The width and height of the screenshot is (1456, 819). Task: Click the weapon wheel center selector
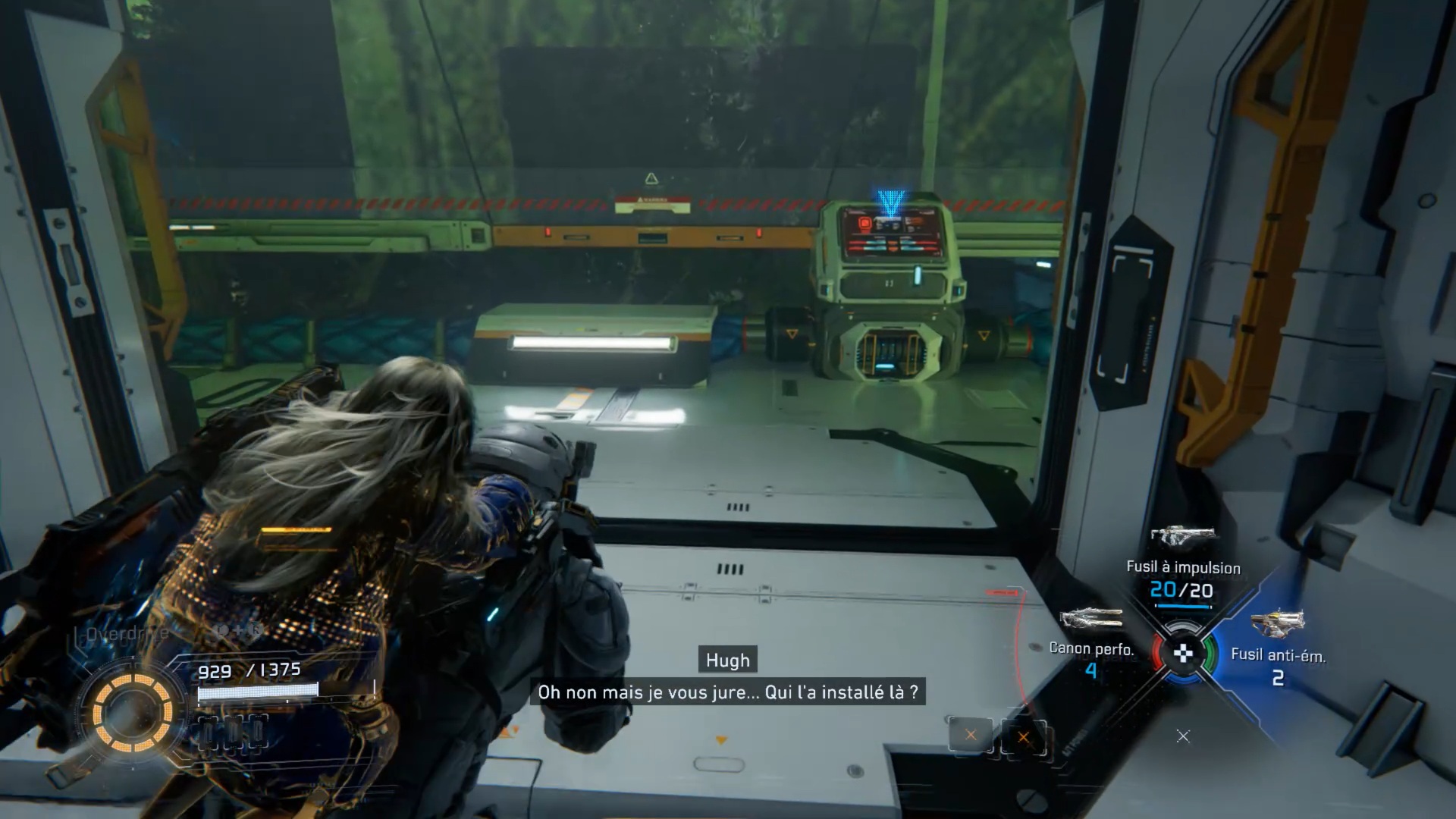1183,653
